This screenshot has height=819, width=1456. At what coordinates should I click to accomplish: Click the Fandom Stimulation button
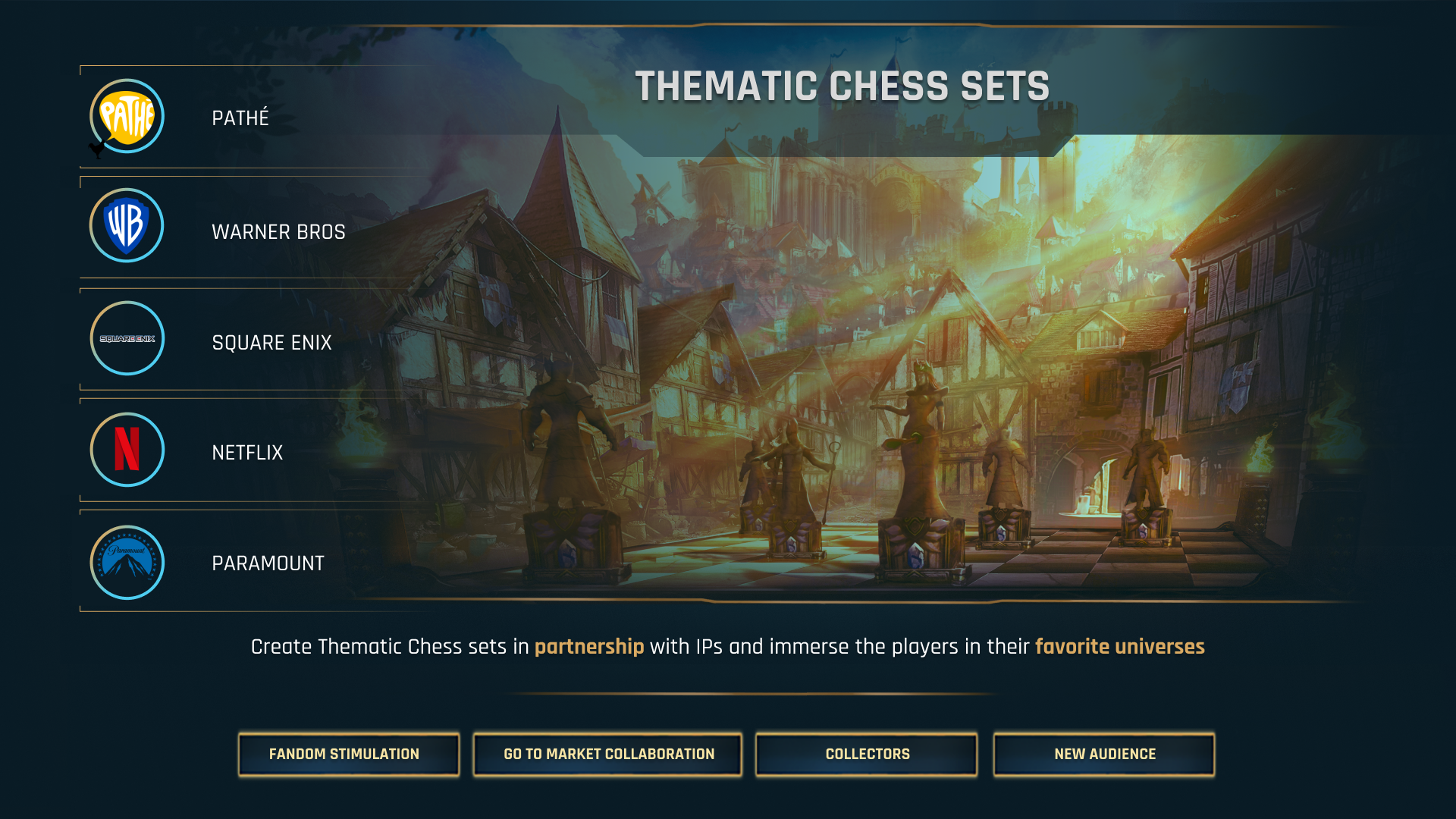[x=348, y=754]
